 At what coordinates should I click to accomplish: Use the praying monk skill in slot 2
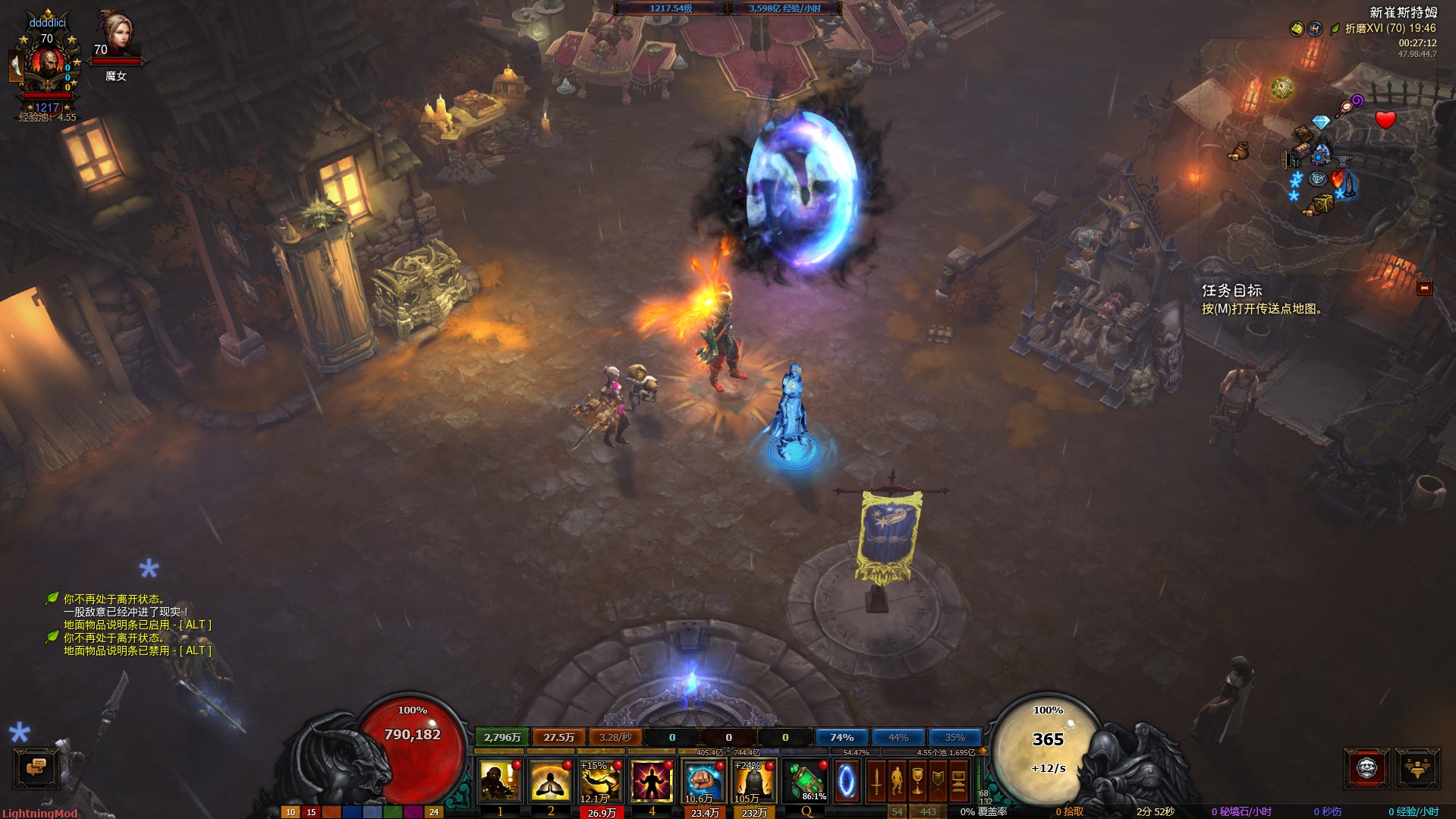coord(550,781)
